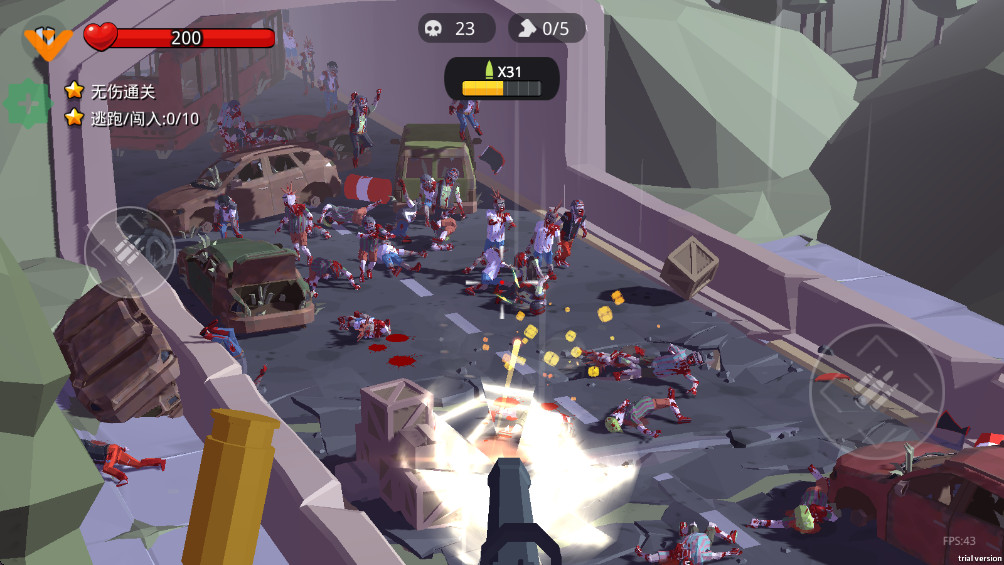Select the 无伤通关 star objective
This screenshot has width=1004, height=565.
111,91
